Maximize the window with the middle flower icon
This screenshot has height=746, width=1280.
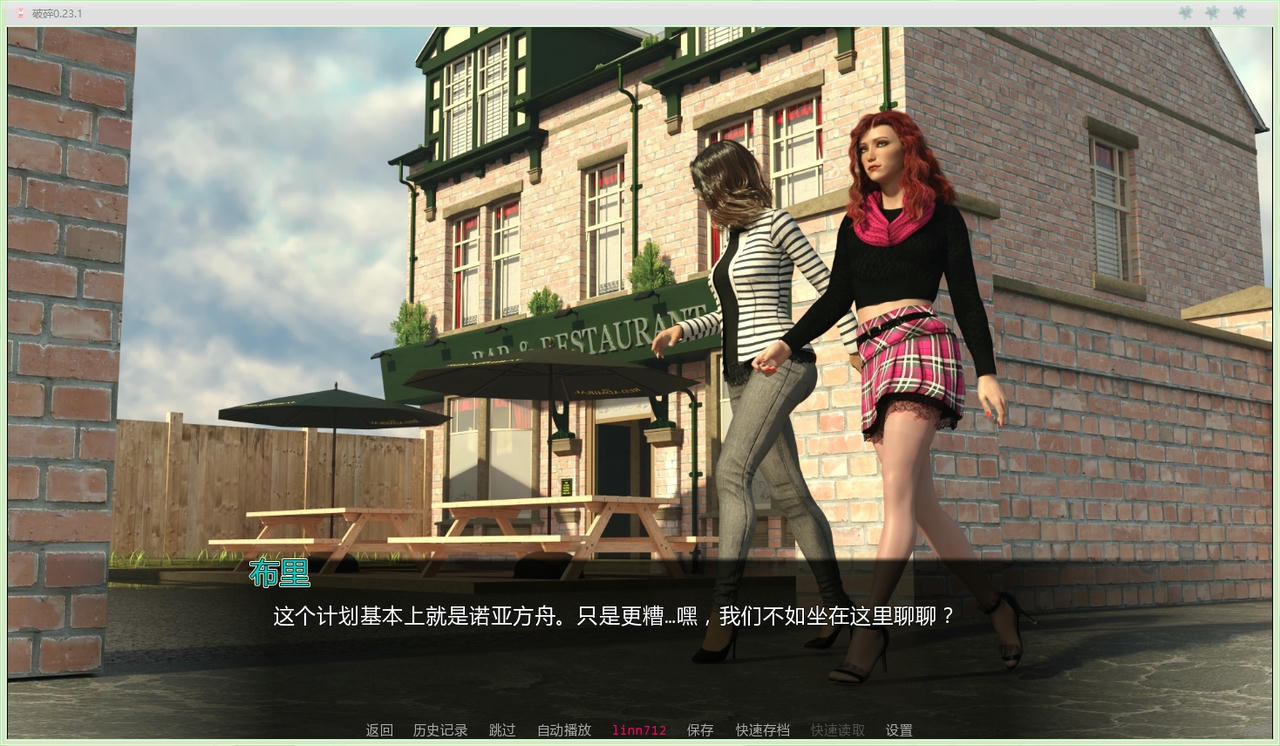(1211, 13)
